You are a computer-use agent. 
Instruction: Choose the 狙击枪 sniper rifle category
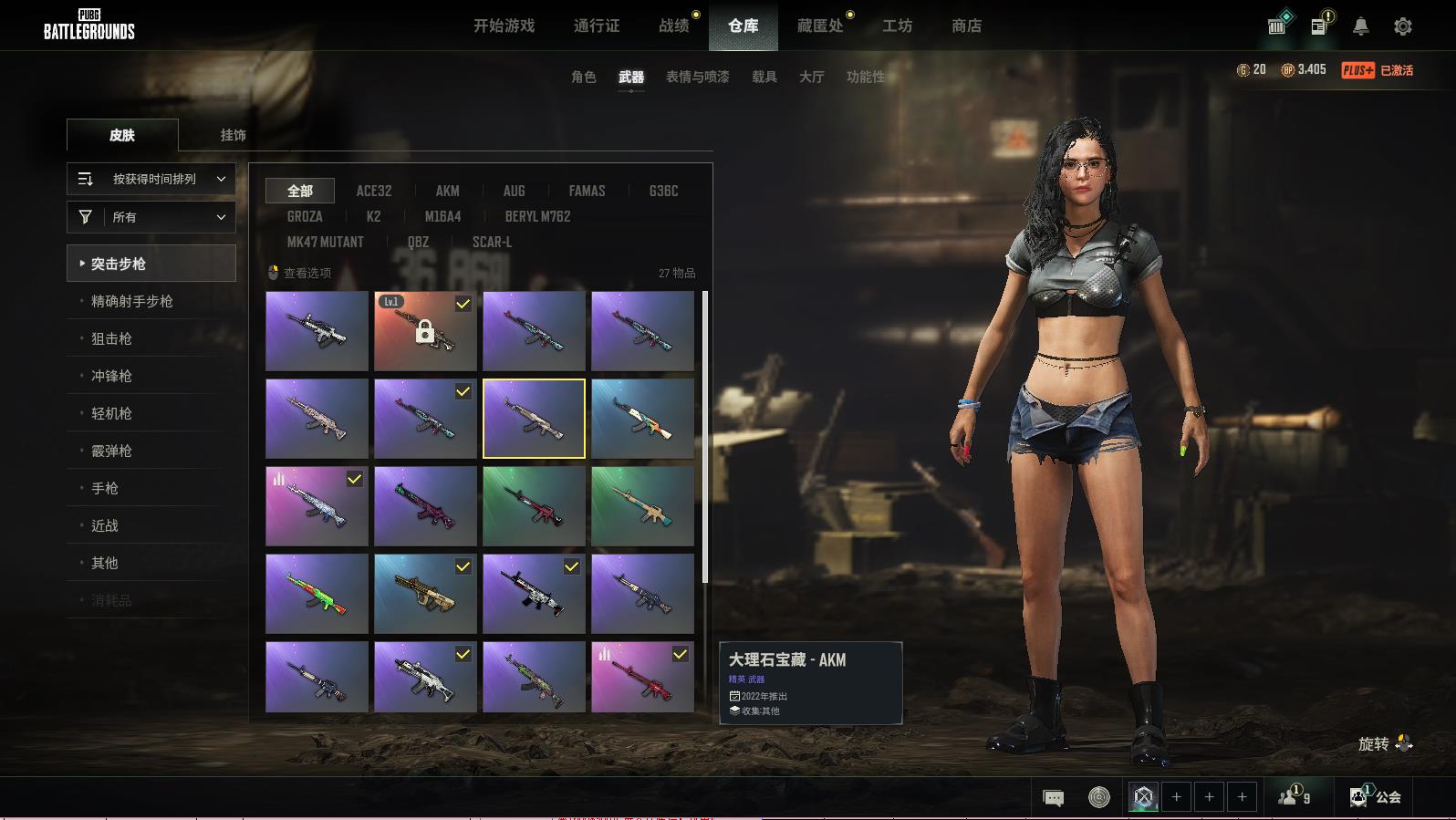tap(111, 338)
